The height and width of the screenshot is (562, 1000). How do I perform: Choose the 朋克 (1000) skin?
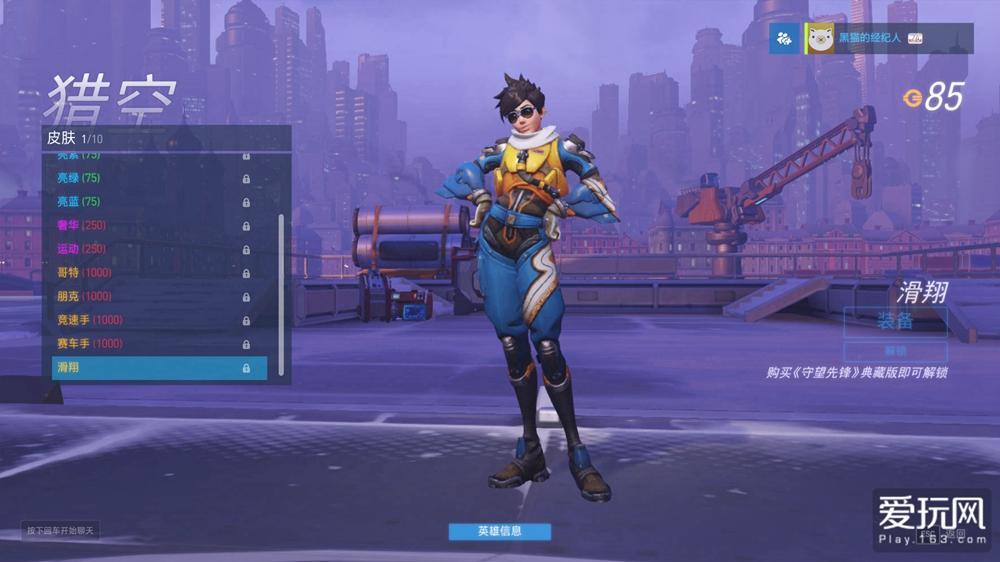point(150,296)
